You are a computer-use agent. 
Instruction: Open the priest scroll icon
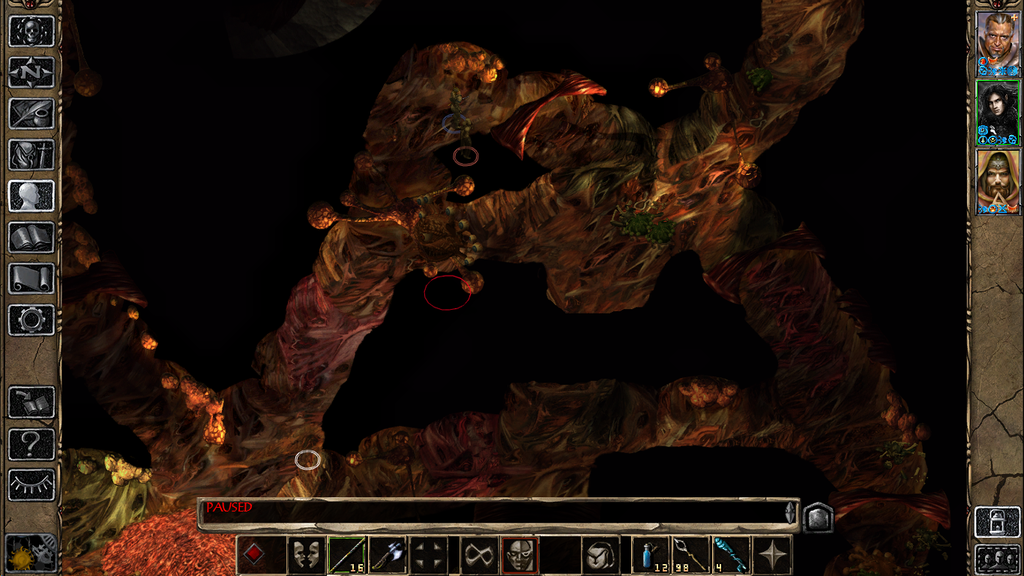tap(31, 278)
